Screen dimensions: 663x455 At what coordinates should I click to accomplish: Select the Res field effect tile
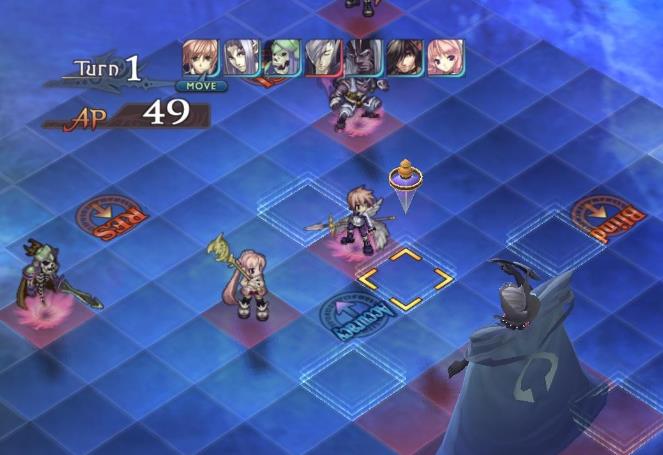click(113, 218)
